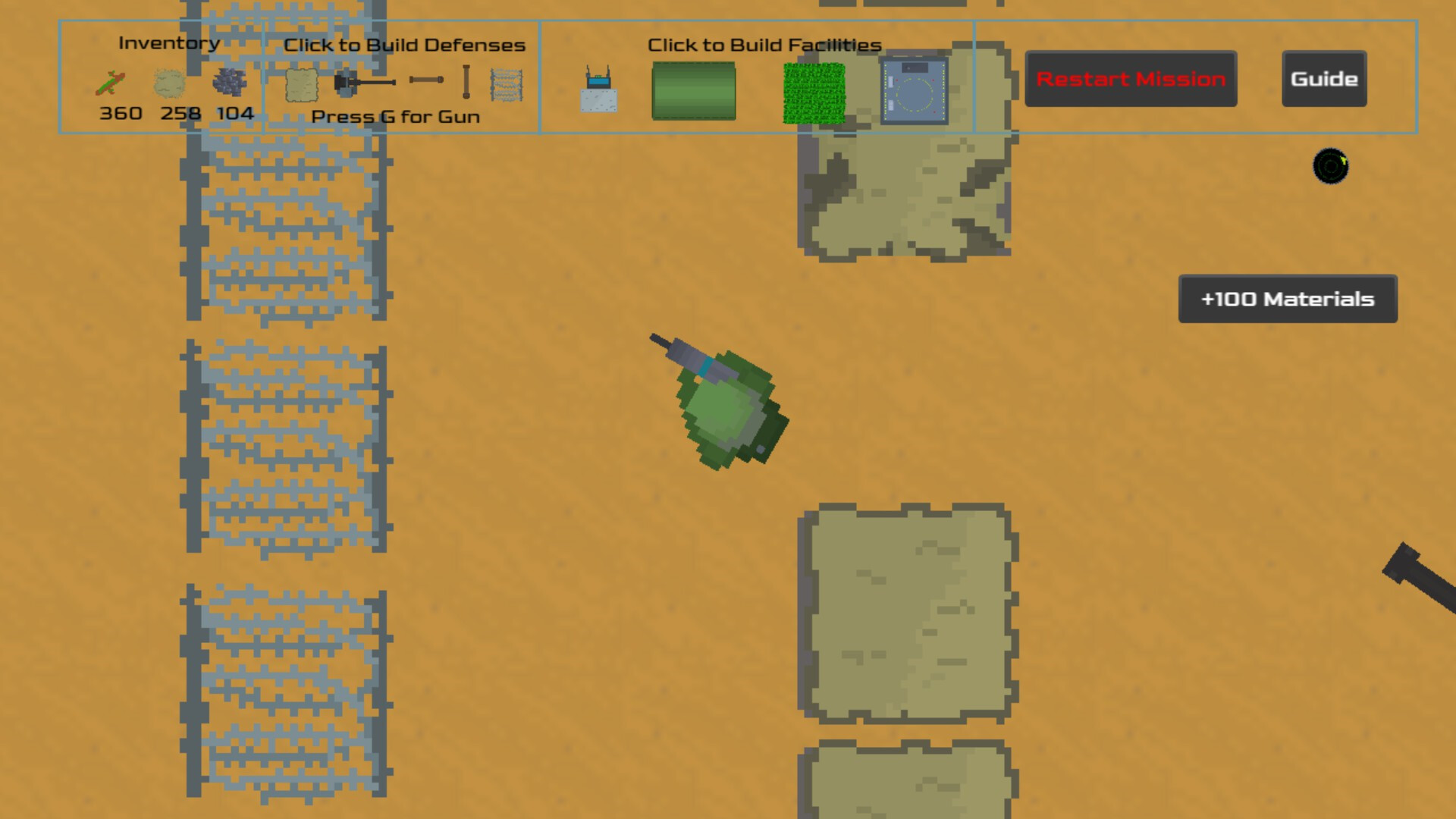Select the vertical wooden post defense
The image size is (1456, 819).
[465, 82]
